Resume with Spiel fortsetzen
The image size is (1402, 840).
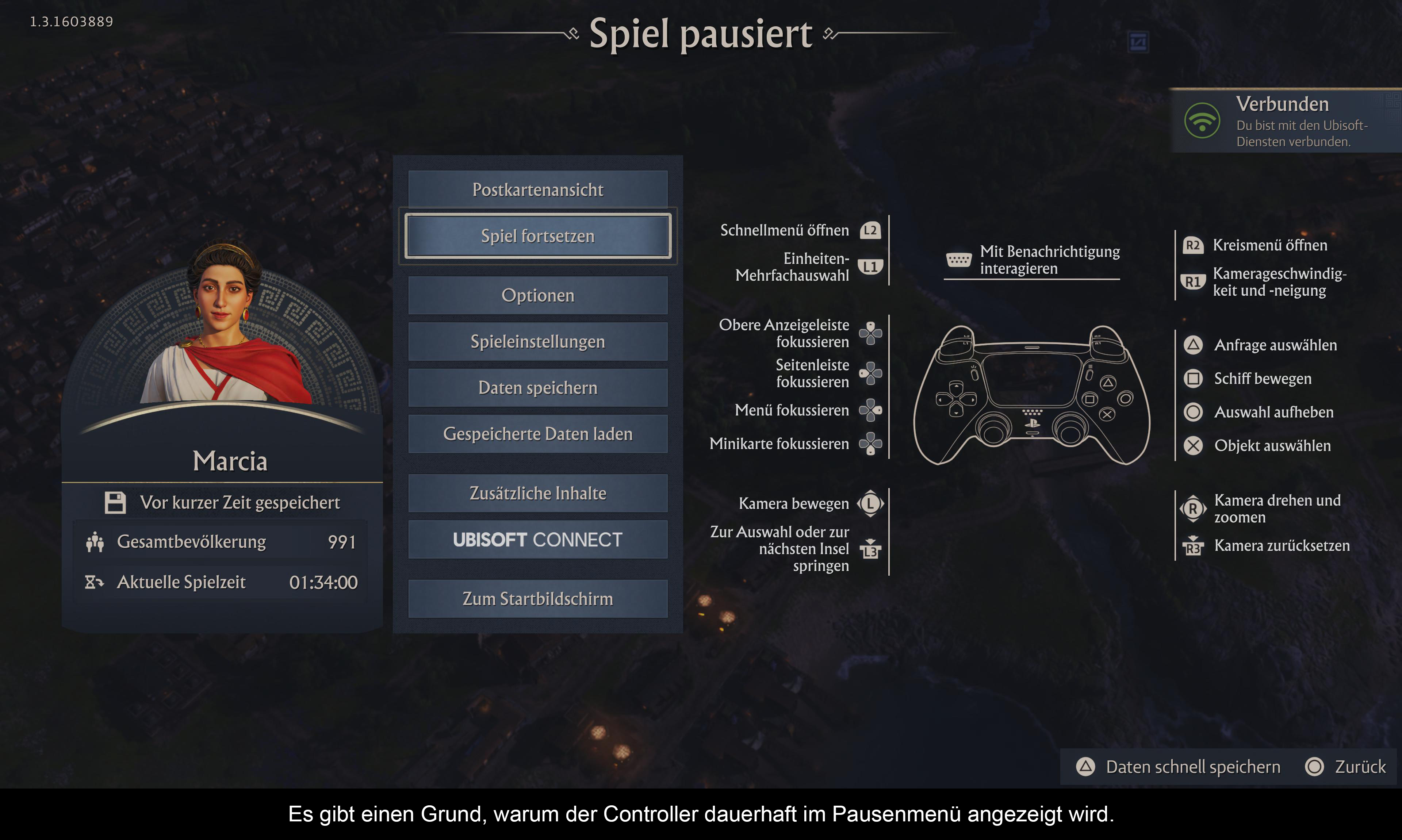point(538,236)
